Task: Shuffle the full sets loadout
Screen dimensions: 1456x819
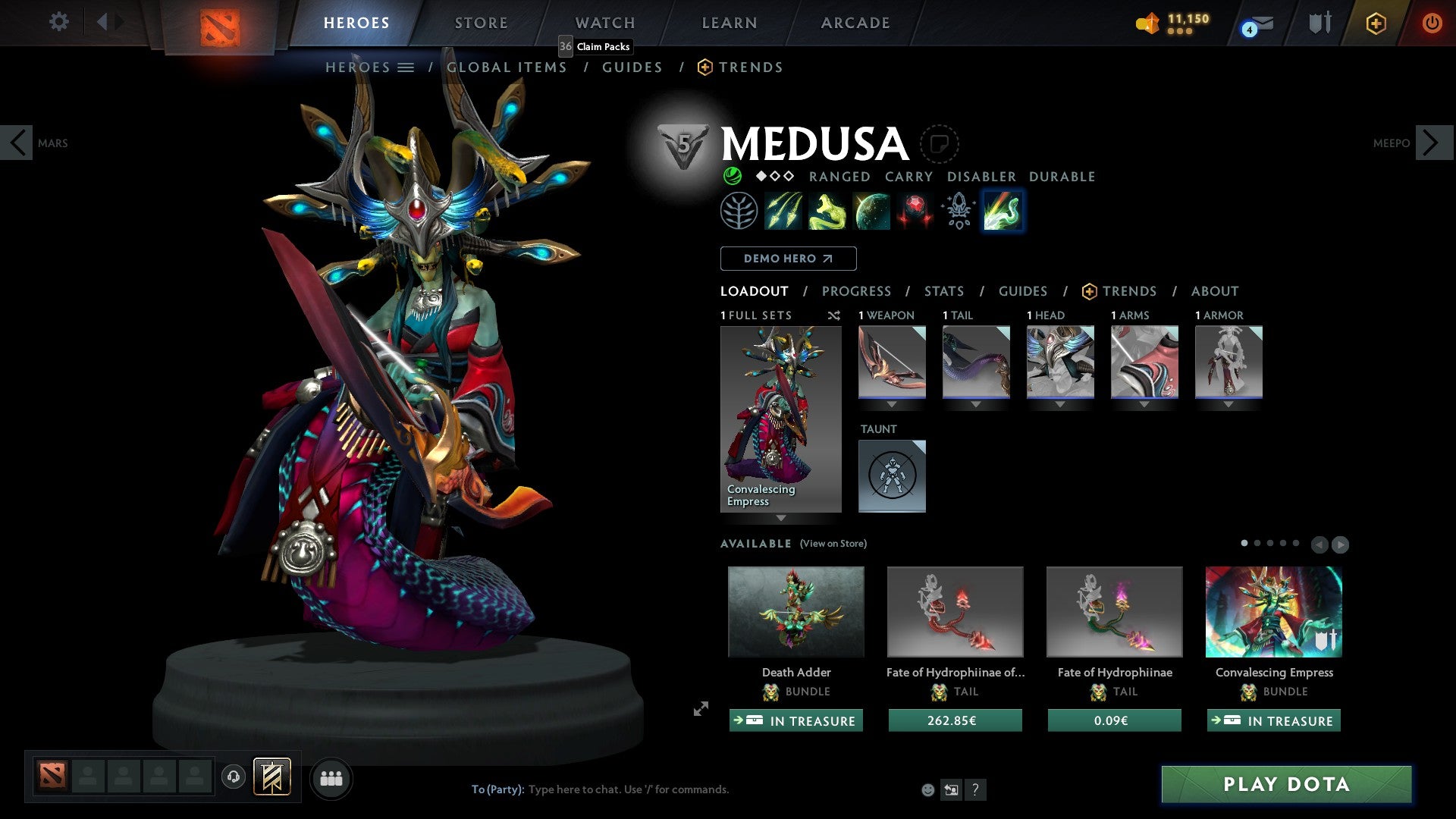Action: (833, 315)
